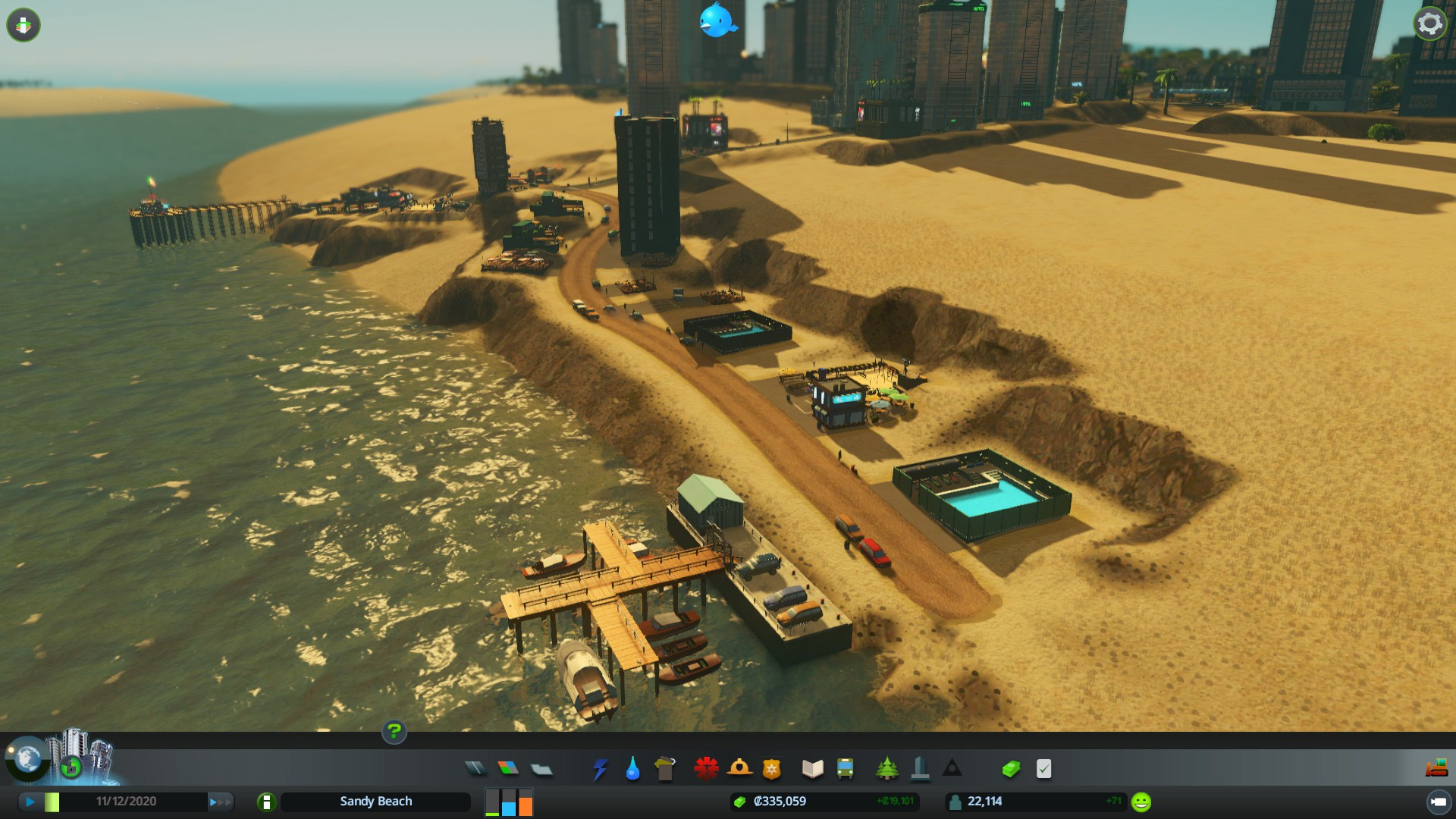This screenshot has width=1456, height=819.
Task: Open the electricity lightning bolt menu
Action: [600, 769]
